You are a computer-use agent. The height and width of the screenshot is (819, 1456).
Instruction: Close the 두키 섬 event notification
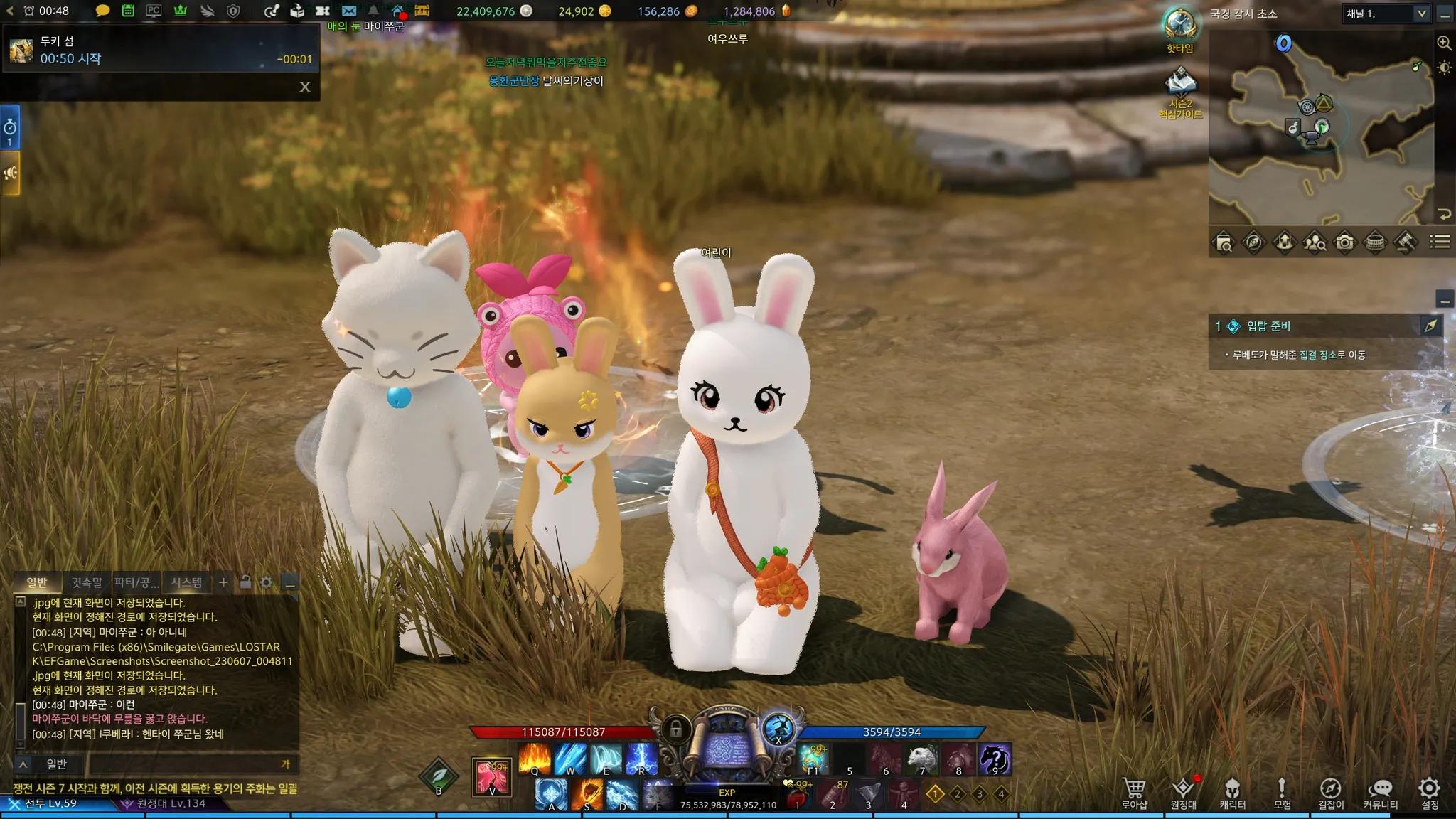pos(305,87)
